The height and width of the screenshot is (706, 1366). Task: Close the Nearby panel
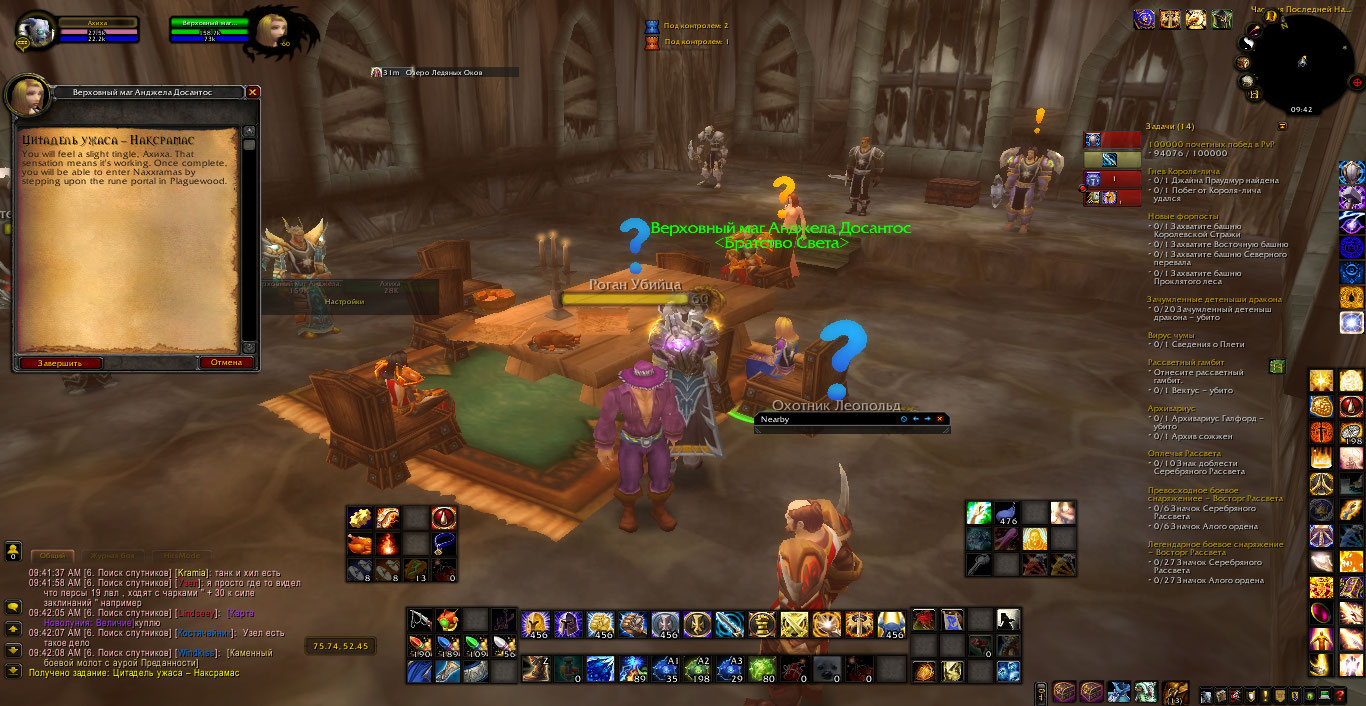pyautogui.click(x=939, y=419)
